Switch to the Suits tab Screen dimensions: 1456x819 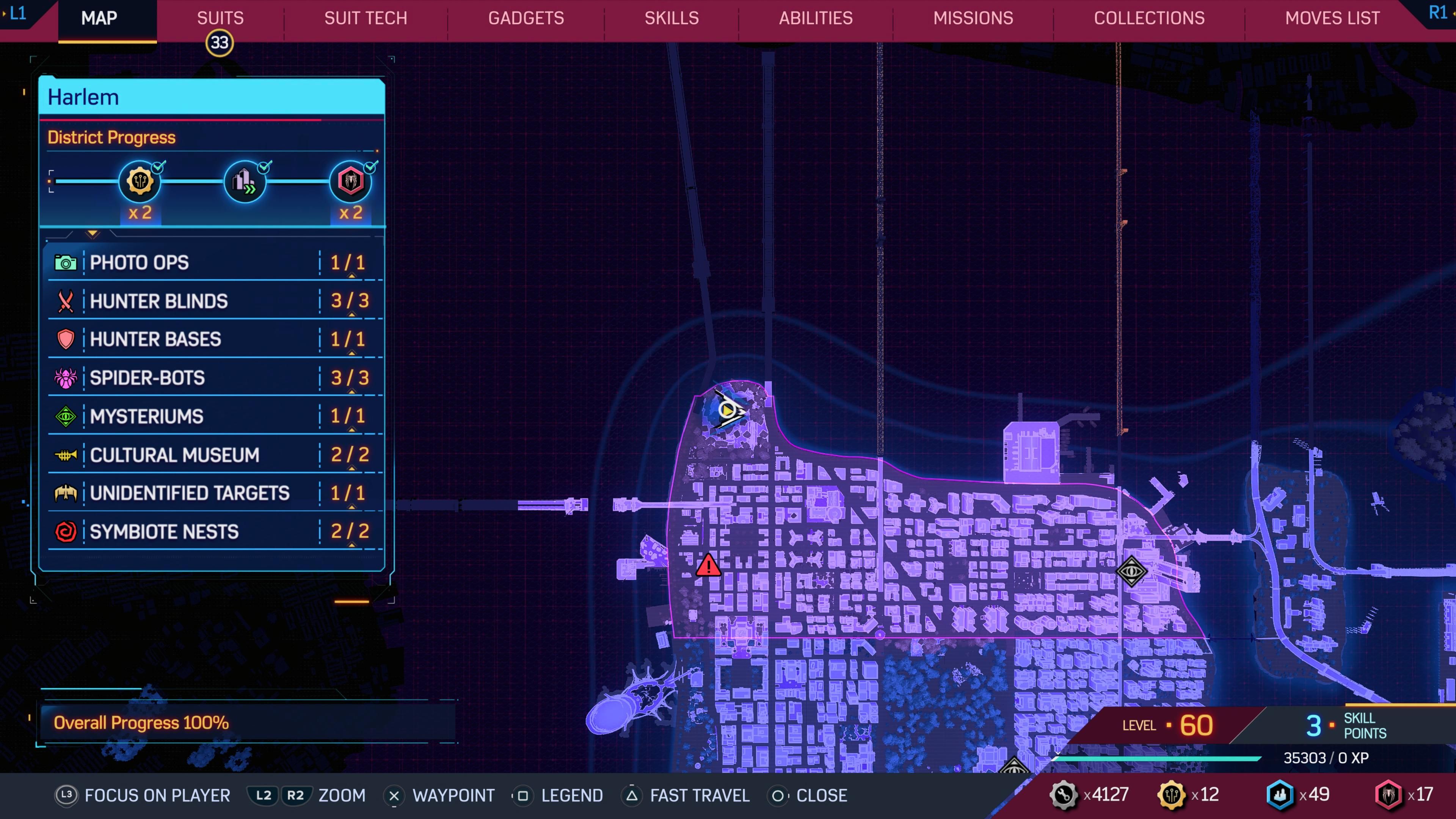click(220, 18)
